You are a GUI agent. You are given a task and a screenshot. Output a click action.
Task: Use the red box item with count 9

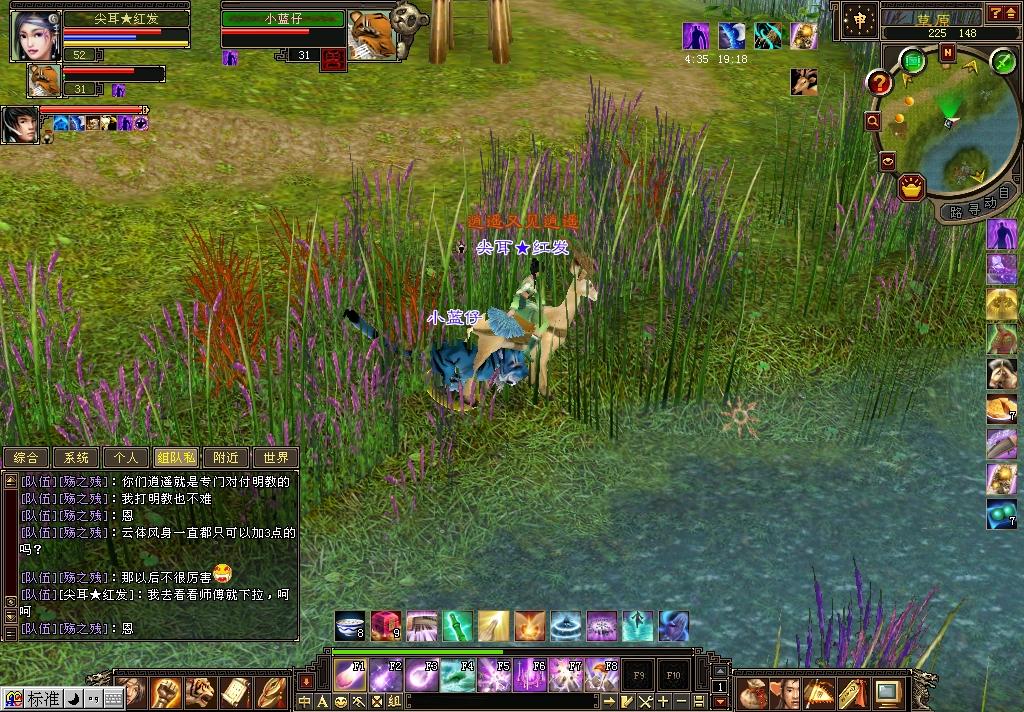coord(386,626)
